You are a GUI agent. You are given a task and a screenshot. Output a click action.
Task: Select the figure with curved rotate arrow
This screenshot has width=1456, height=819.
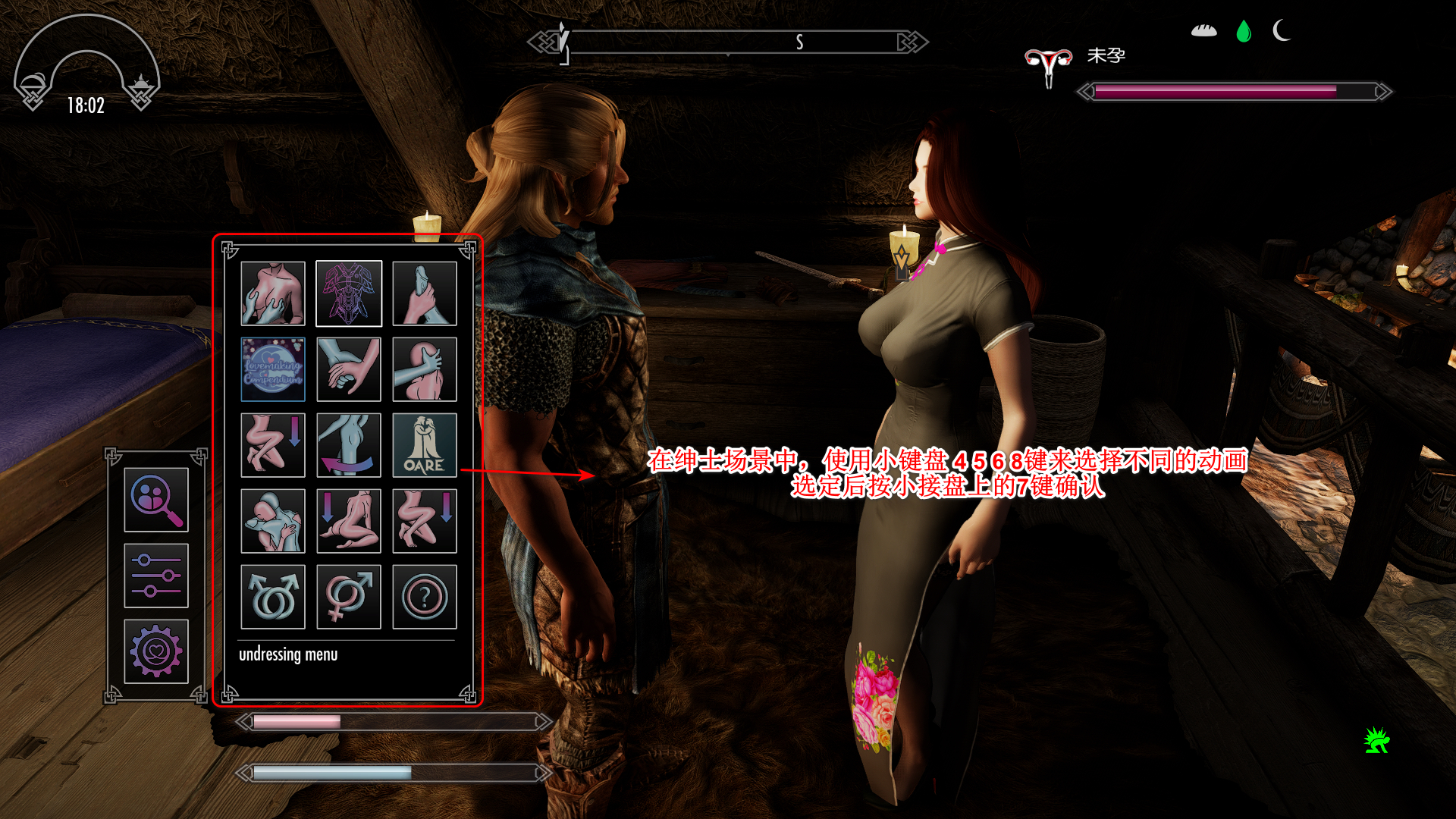(349, 445)
